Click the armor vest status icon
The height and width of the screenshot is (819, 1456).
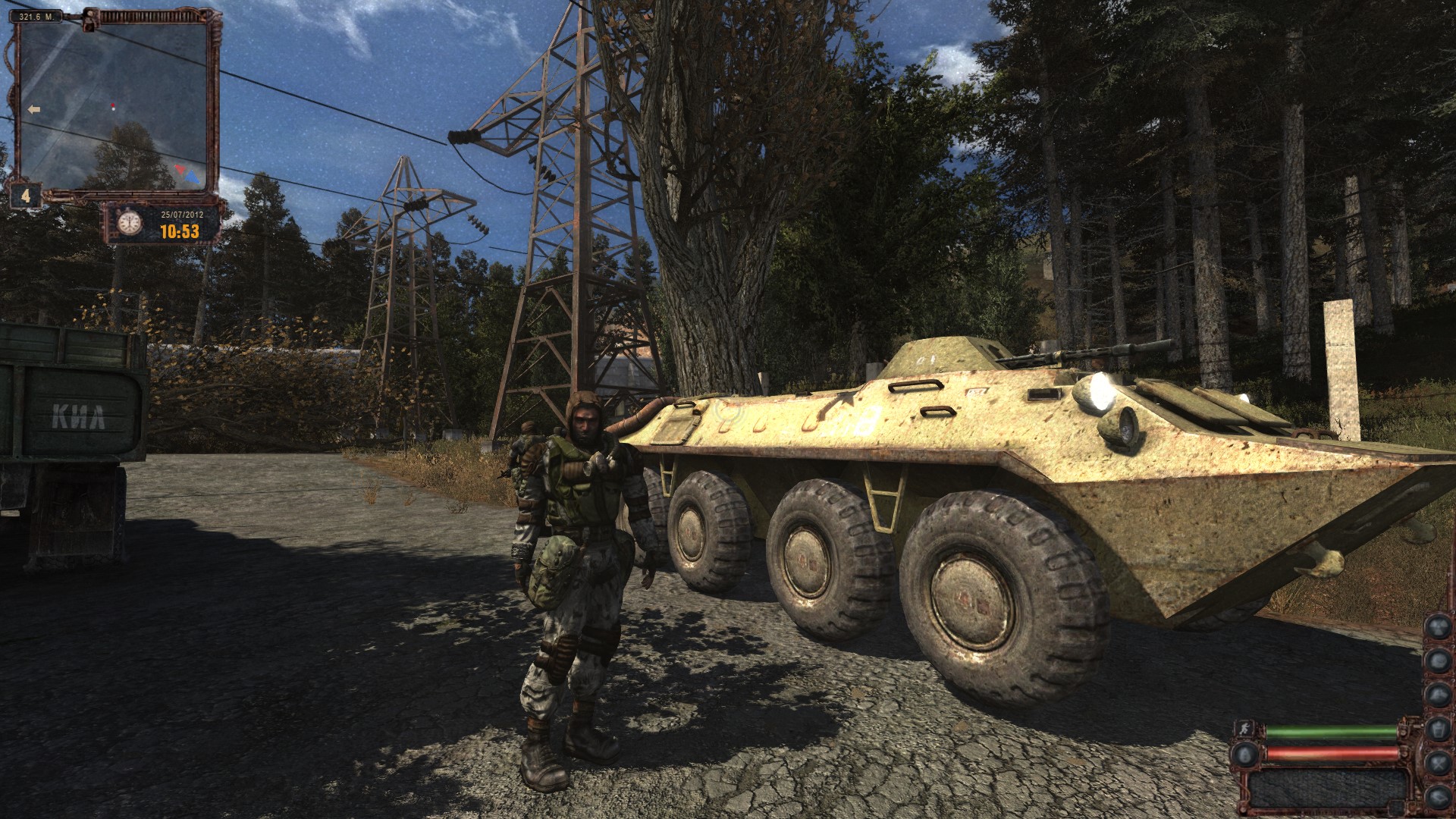tap(1439, 729)
